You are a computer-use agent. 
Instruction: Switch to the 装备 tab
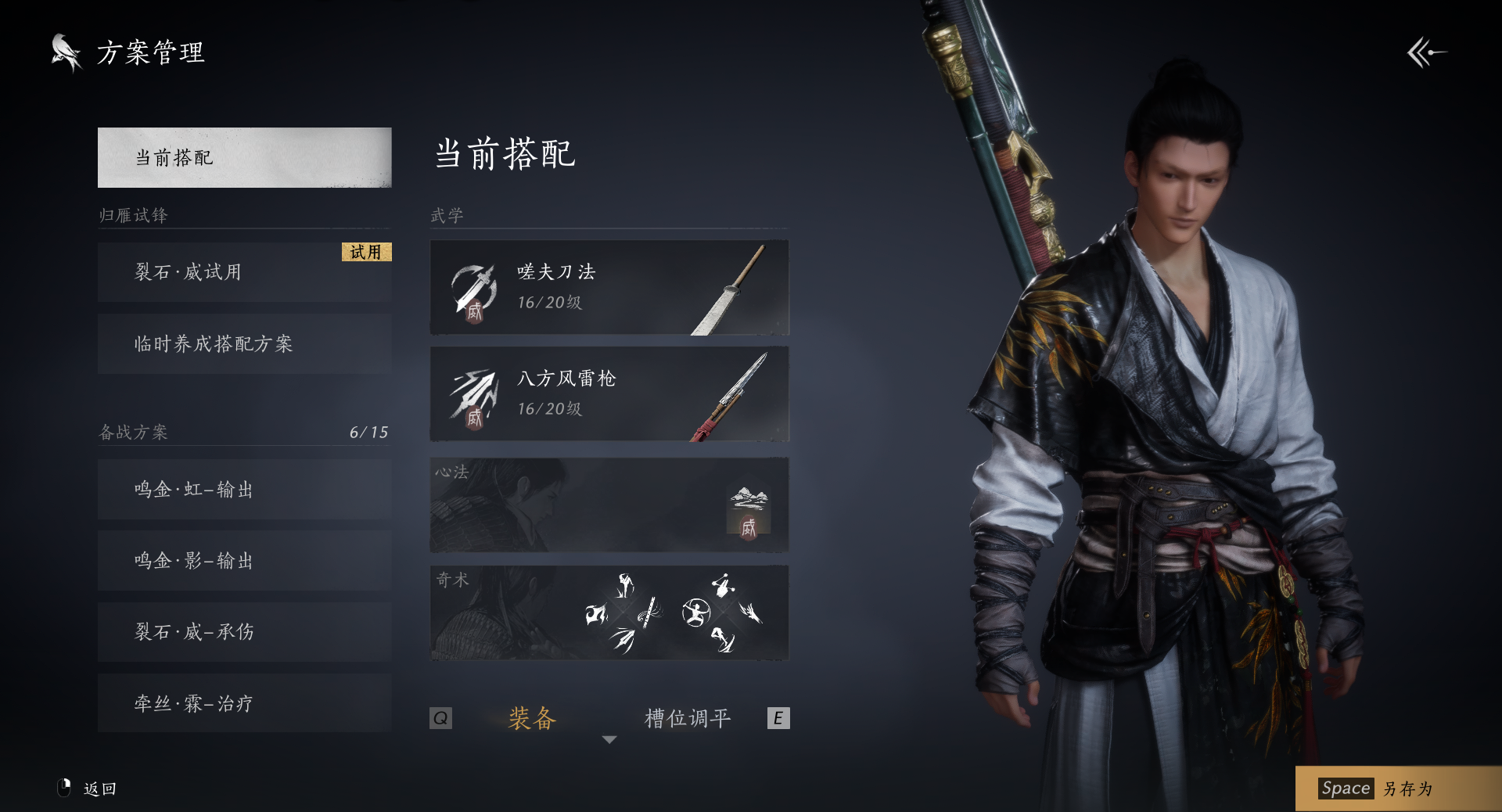coord(532,718)
